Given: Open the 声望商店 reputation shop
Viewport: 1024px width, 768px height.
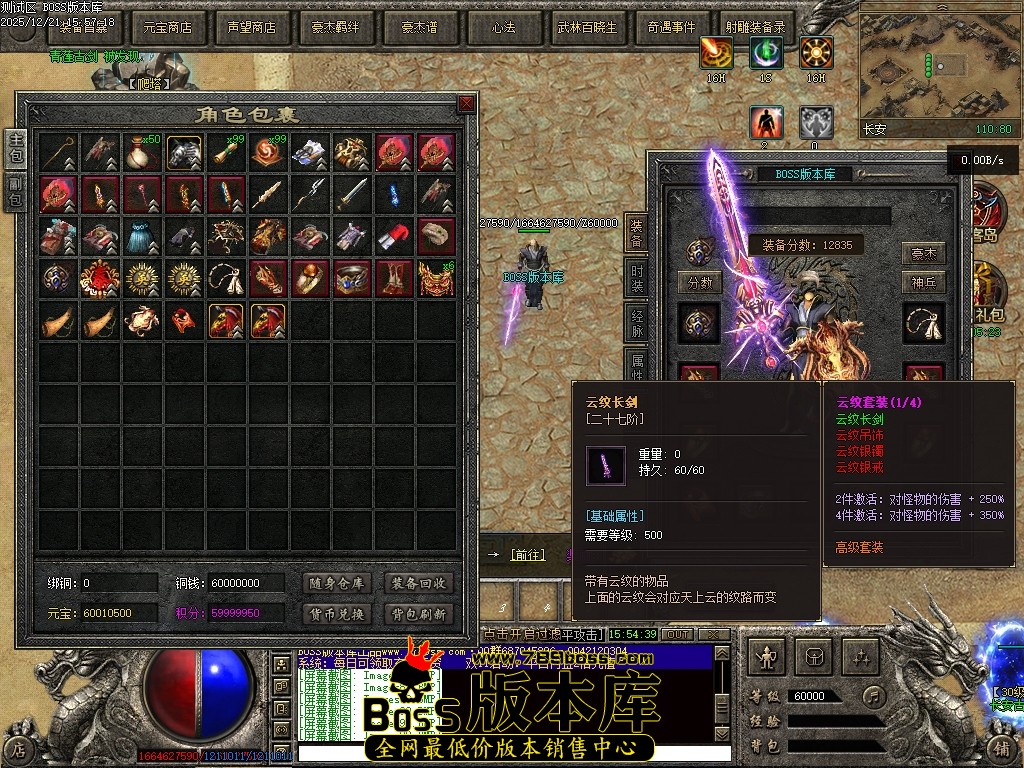Looking at the screenshot, I should tap(251, 28).
